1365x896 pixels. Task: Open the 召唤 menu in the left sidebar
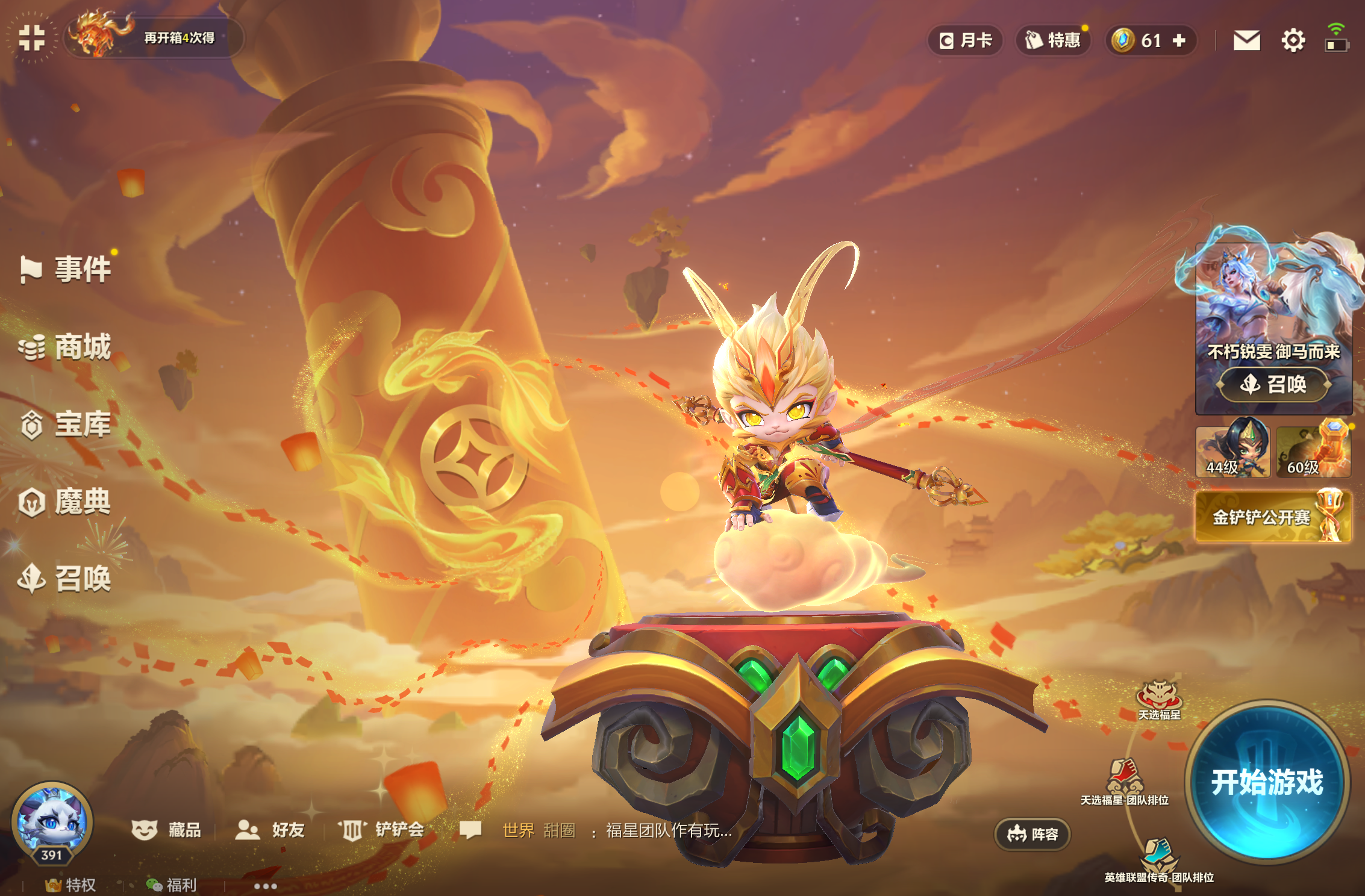coord(66,579)
